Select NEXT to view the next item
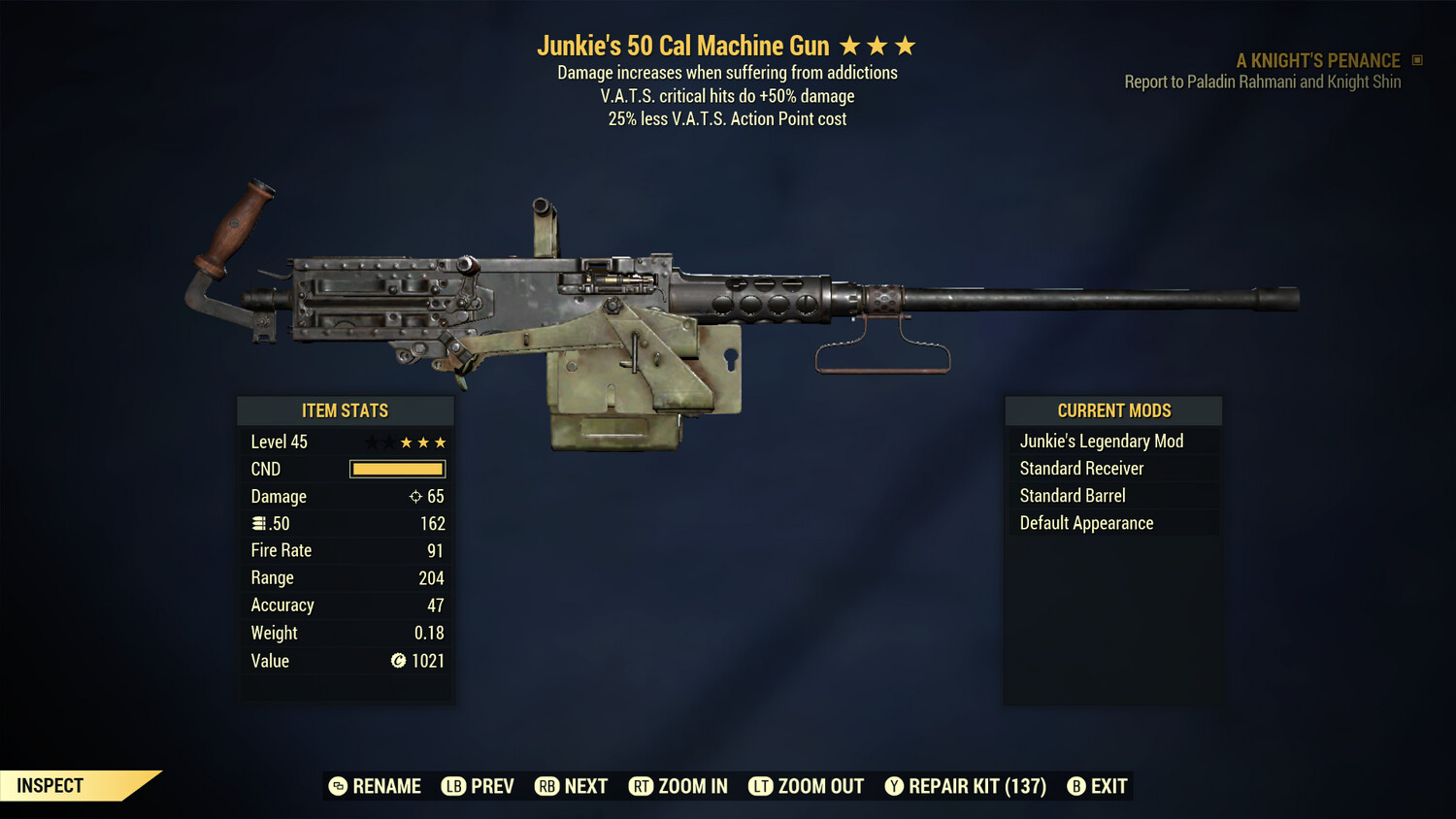1456x819 pixels. pos(573,786)
